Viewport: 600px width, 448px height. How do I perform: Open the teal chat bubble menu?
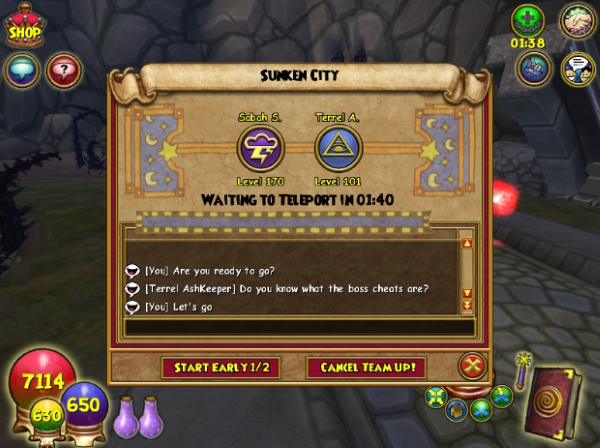tap(22, 68)
